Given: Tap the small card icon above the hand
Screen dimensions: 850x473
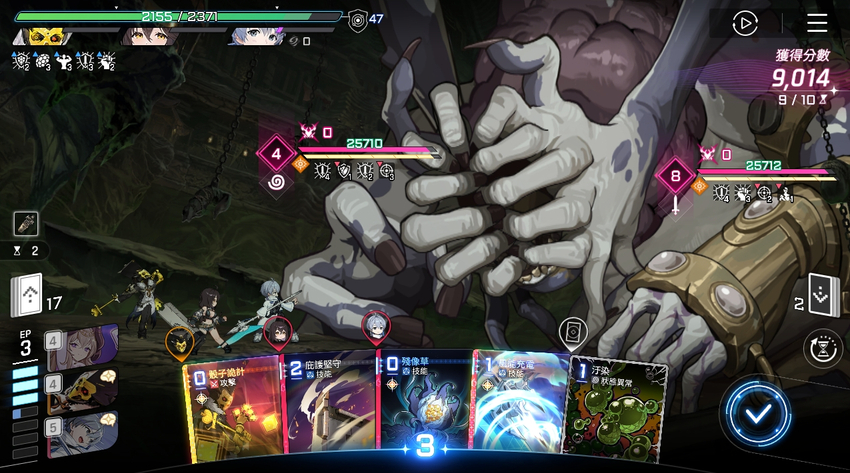Looking at the screenshot, I should 572,331.
